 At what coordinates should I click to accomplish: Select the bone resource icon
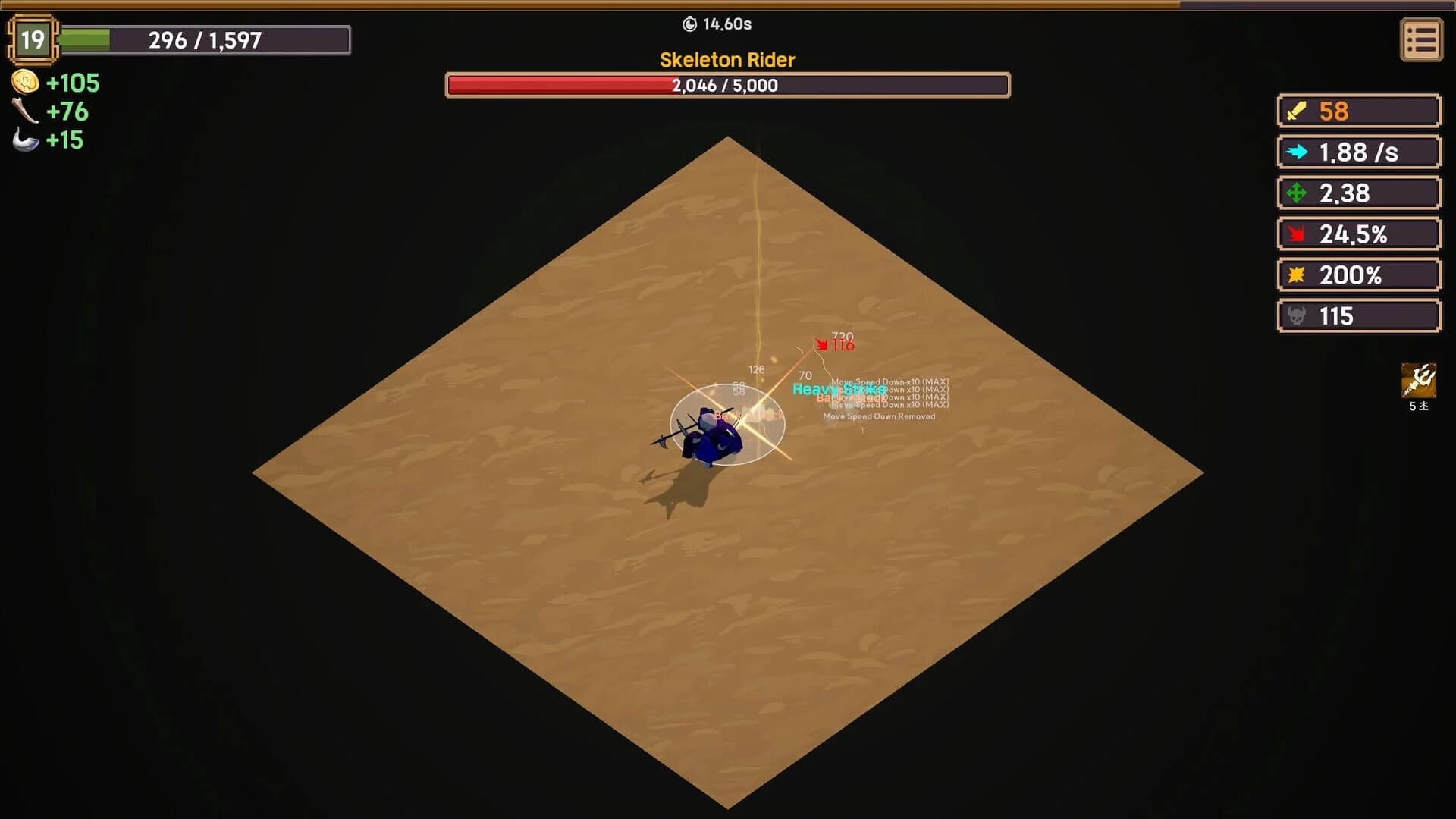pos(25,112)
